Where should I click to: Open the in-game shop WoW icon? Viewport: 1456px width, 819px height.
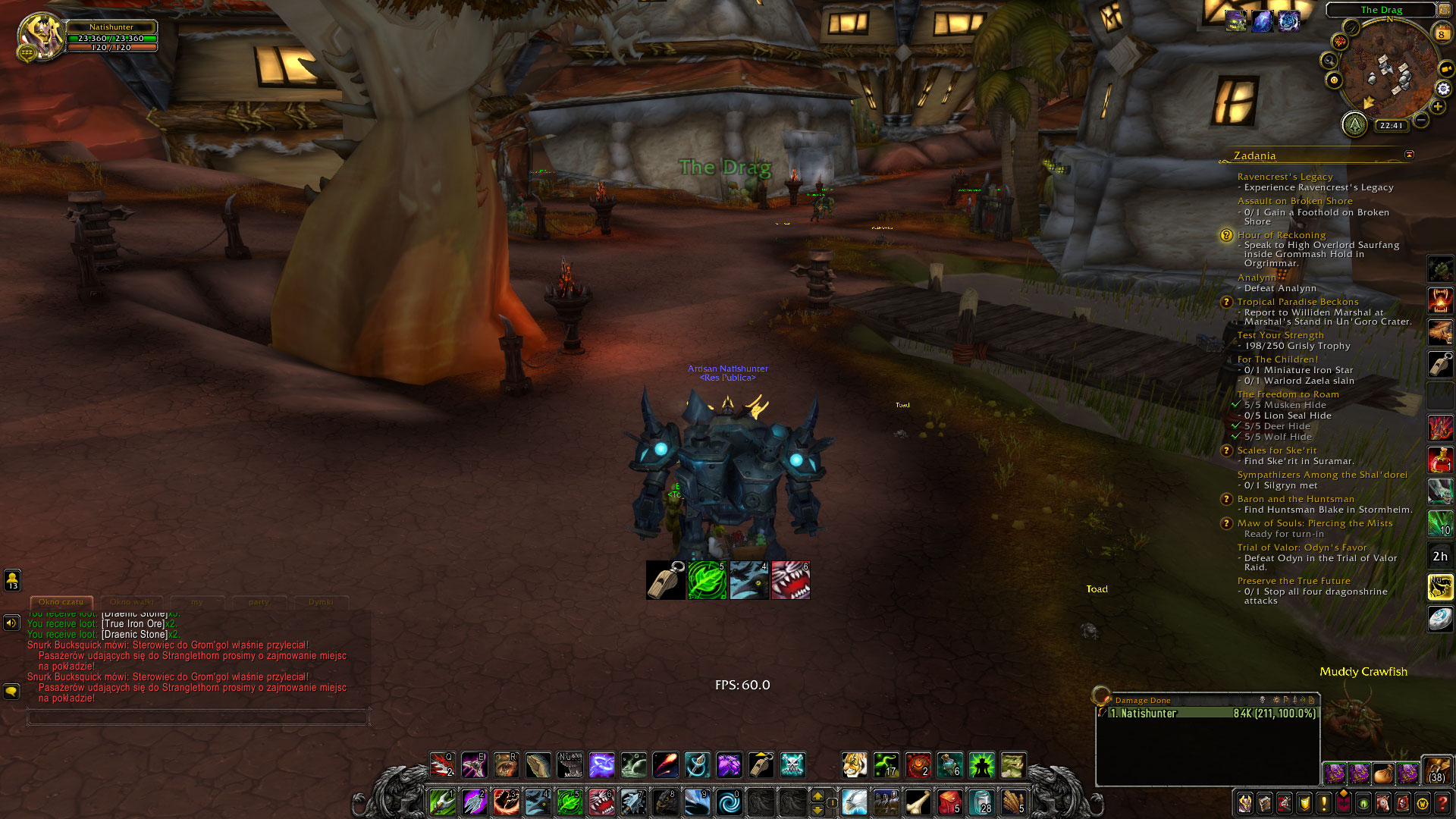1421,804
